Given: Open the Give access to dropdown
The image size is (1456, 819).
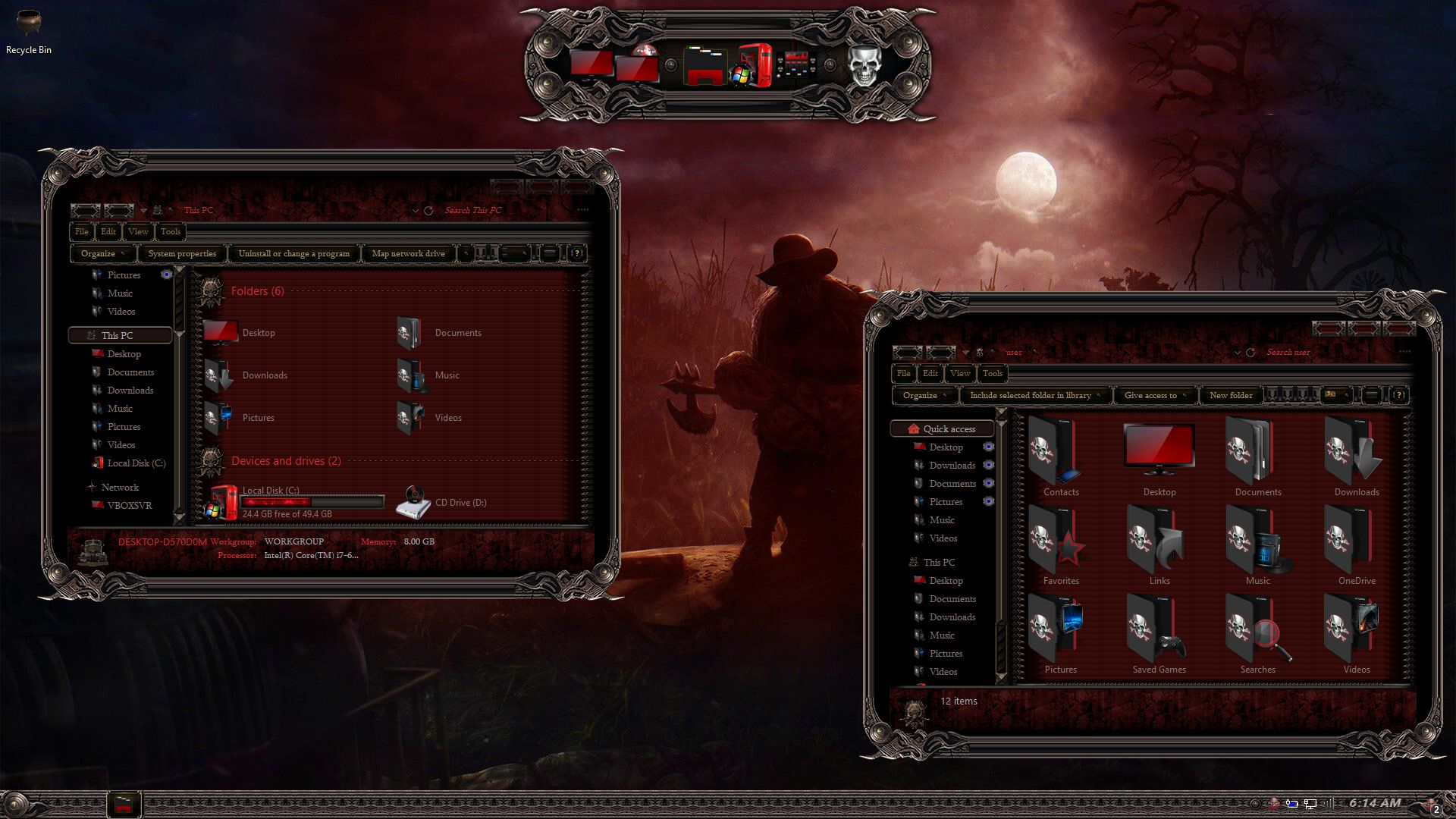Looking at the screenshot, I should [1154, 395].
